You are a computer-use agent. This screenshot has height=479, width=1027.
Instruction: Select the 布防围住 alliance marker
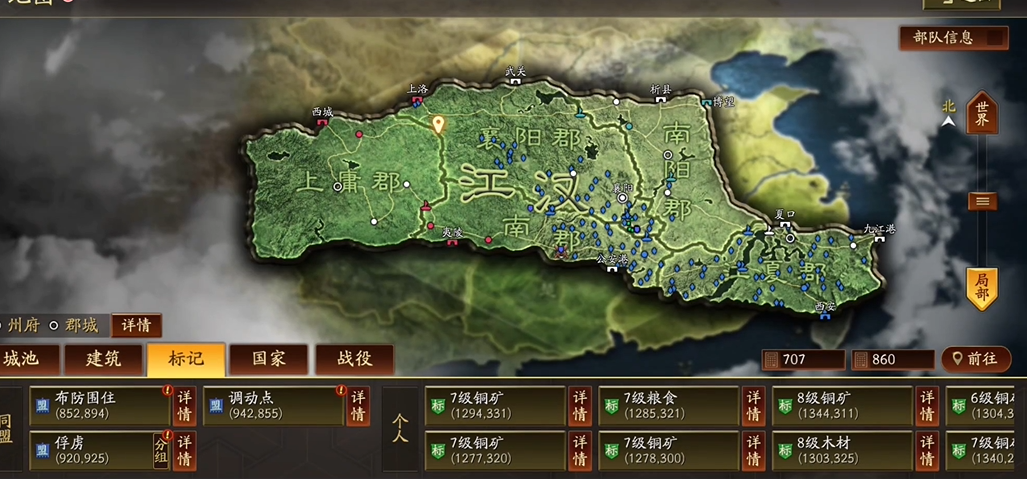[x=100, y=405]
